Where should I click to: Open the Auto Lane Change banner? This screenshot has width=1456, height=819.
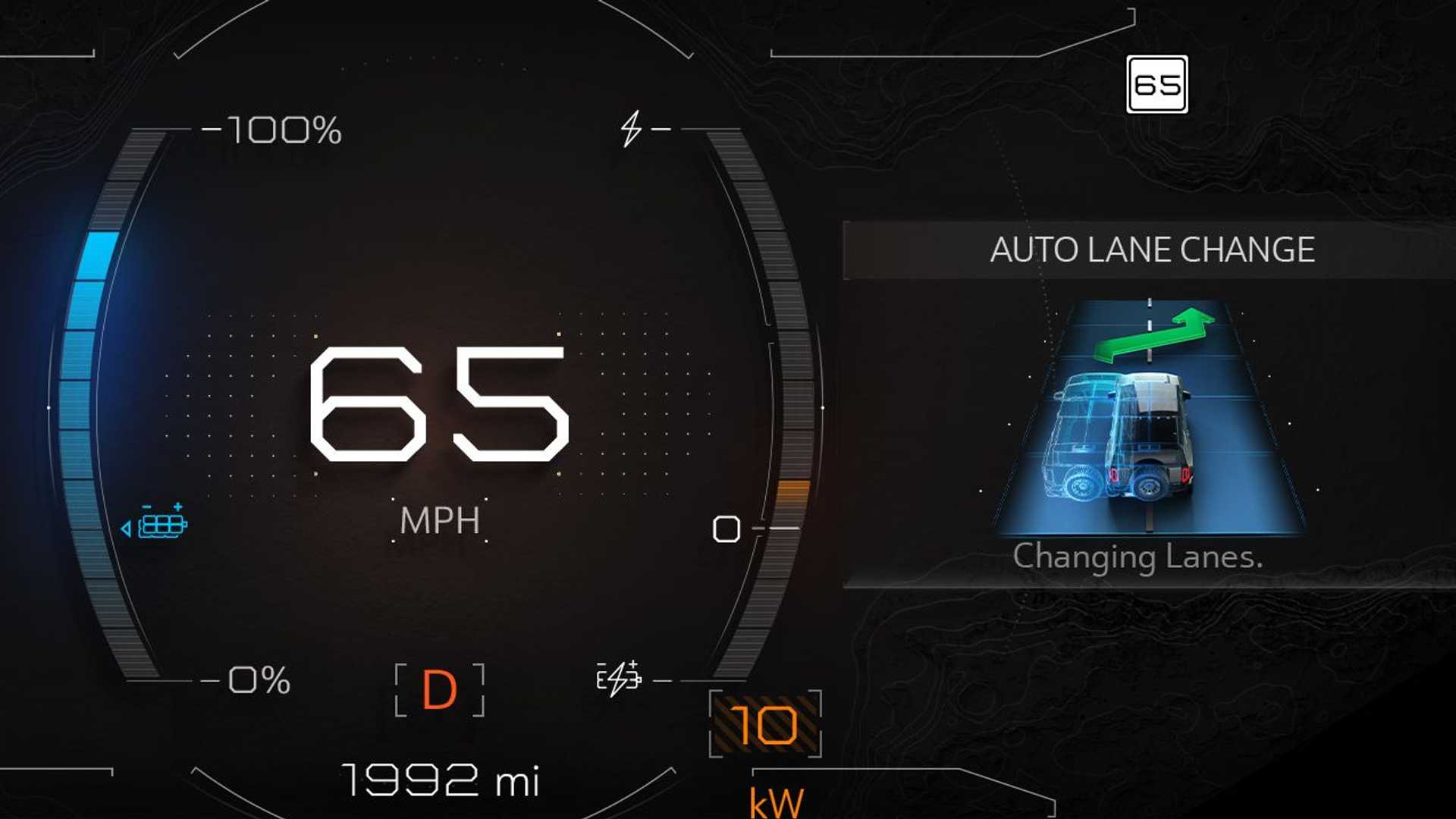tap(1151, 250)
